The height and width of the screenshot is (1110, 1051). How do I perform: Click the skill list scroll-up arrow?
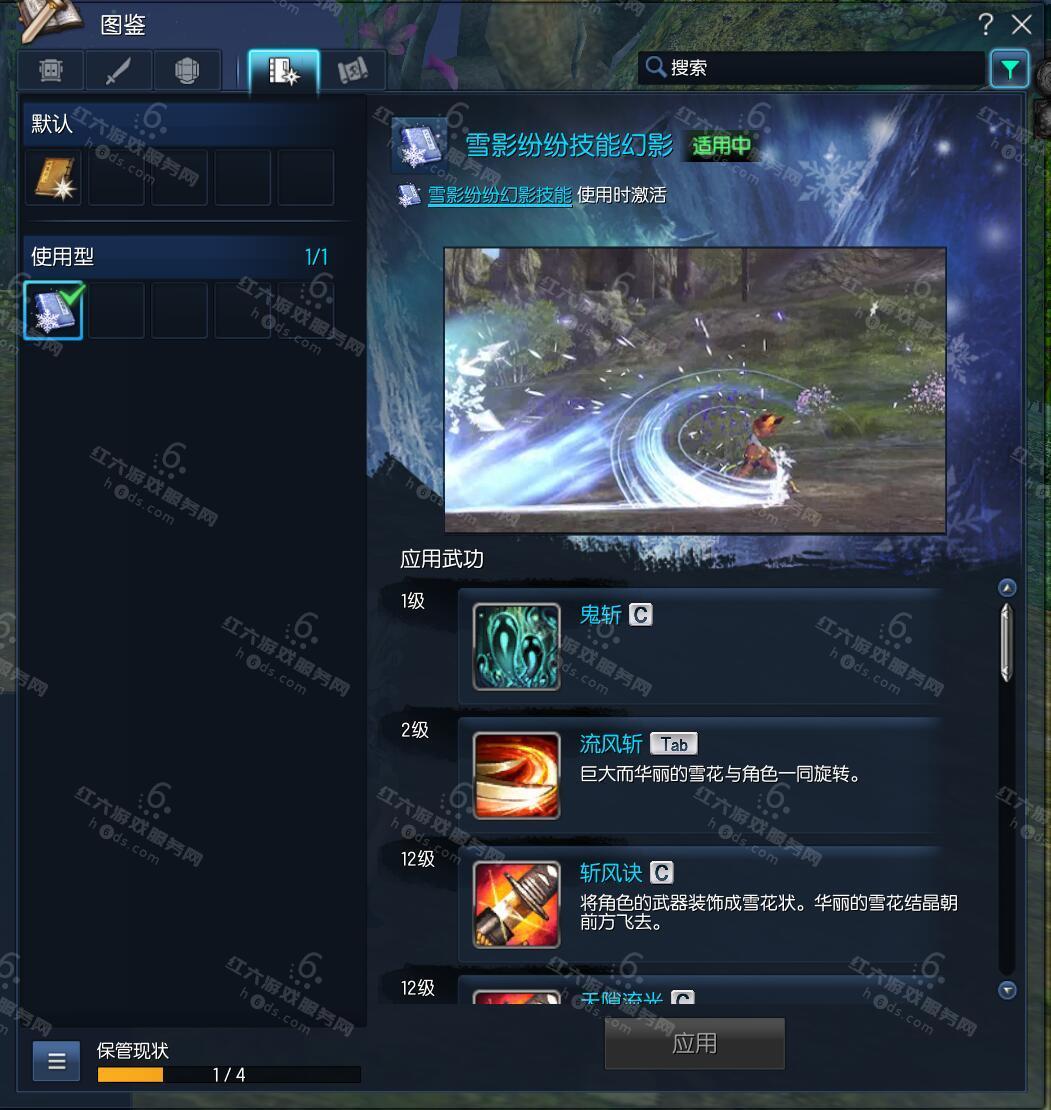pyautogui.click(x=1007, y=588)
